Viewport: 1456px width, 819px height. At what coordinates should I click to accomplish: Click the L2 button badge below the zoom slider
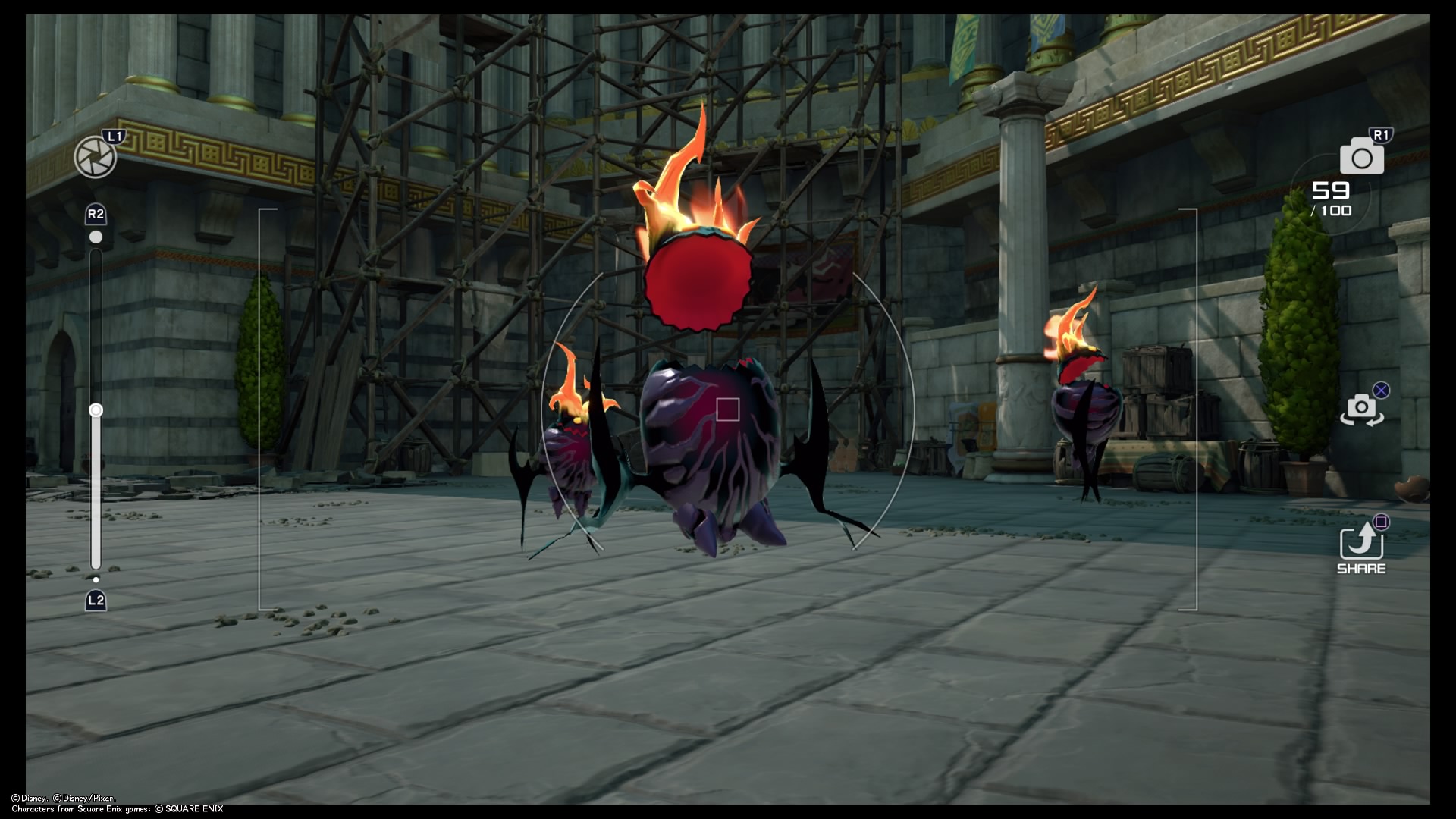point(96,601)
